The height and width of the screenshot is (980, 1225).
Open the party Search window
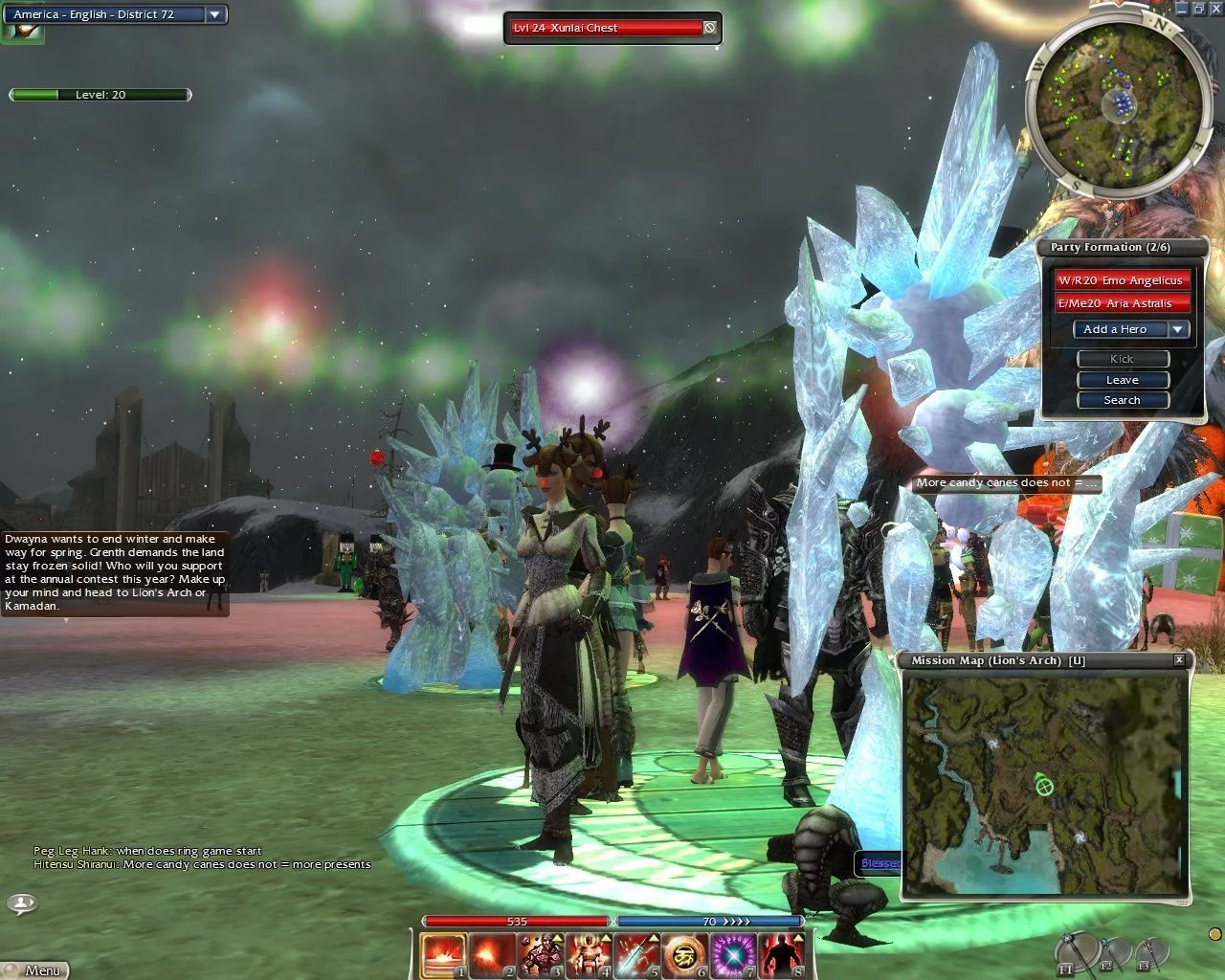click(1123, 400)
